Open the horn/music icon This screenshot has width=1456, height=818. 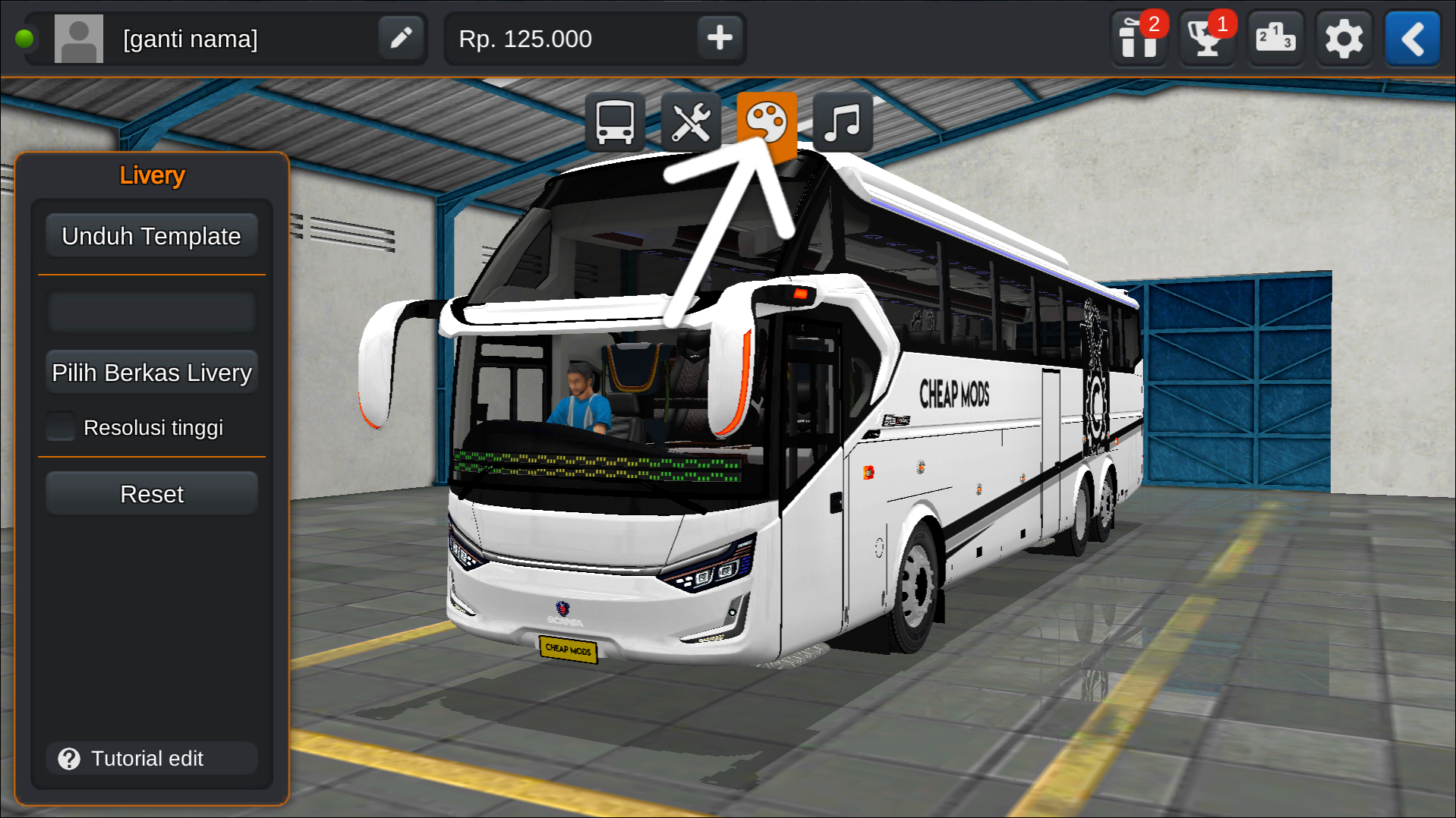tap(843, 120)
